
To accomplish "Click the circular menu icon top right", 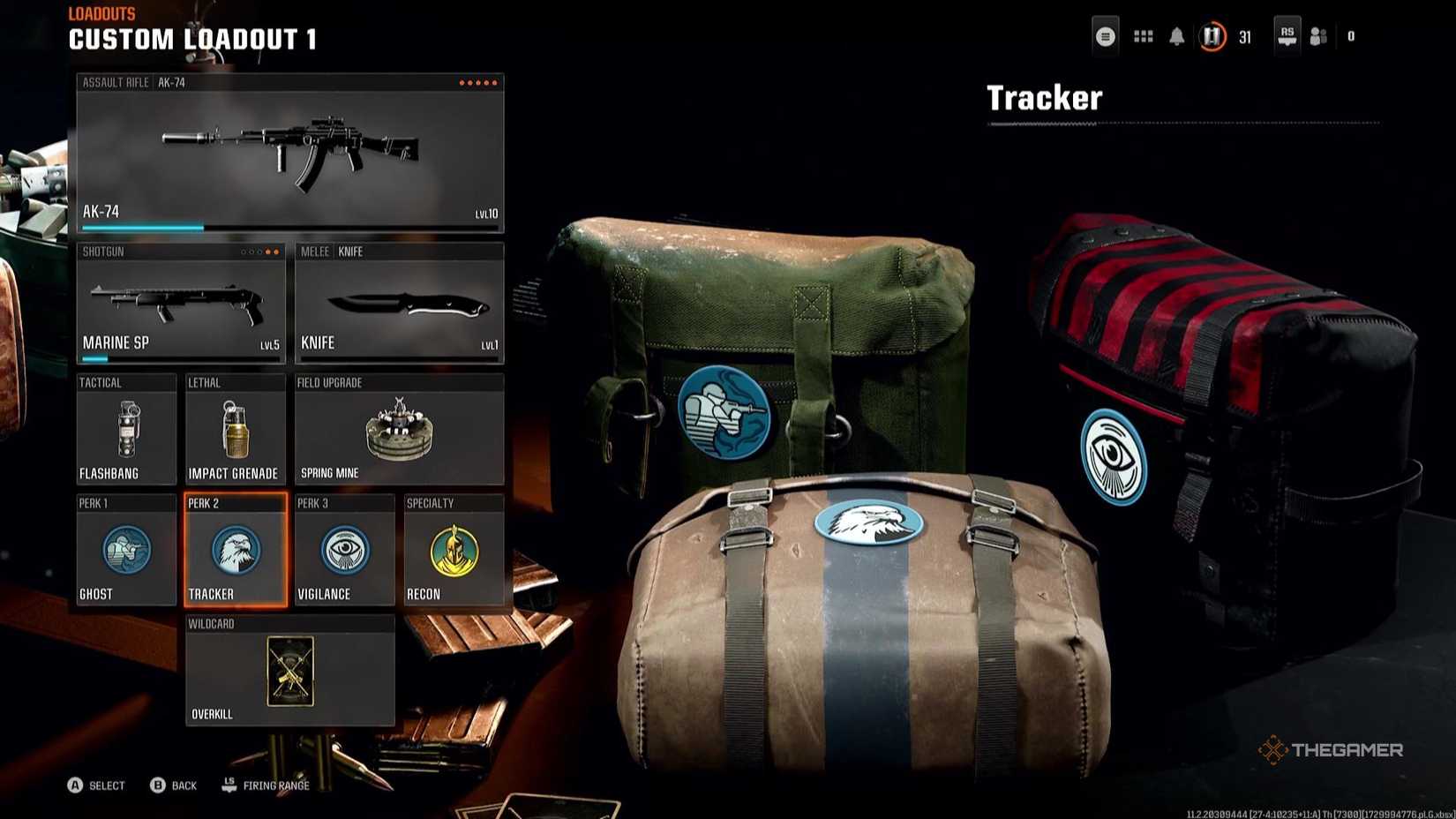I will coord(1106,36).
